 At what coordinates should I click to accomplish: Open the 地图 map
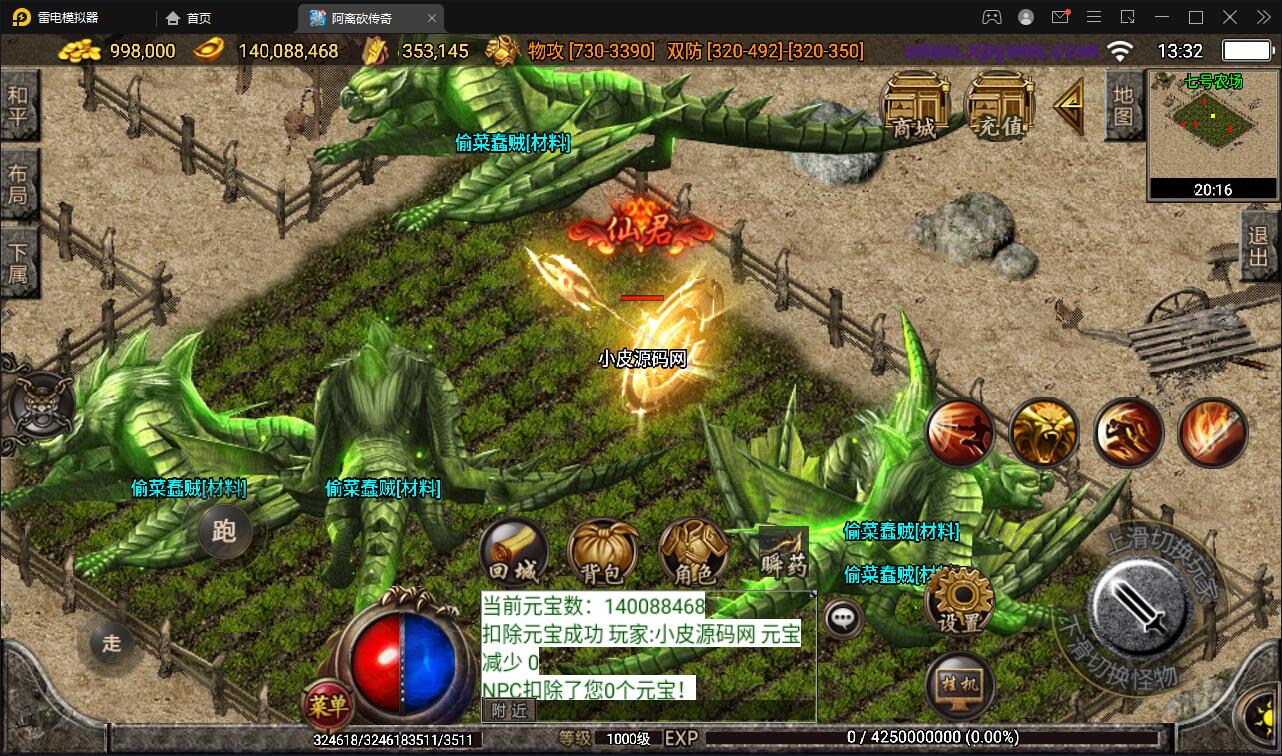coord(1124,106)
